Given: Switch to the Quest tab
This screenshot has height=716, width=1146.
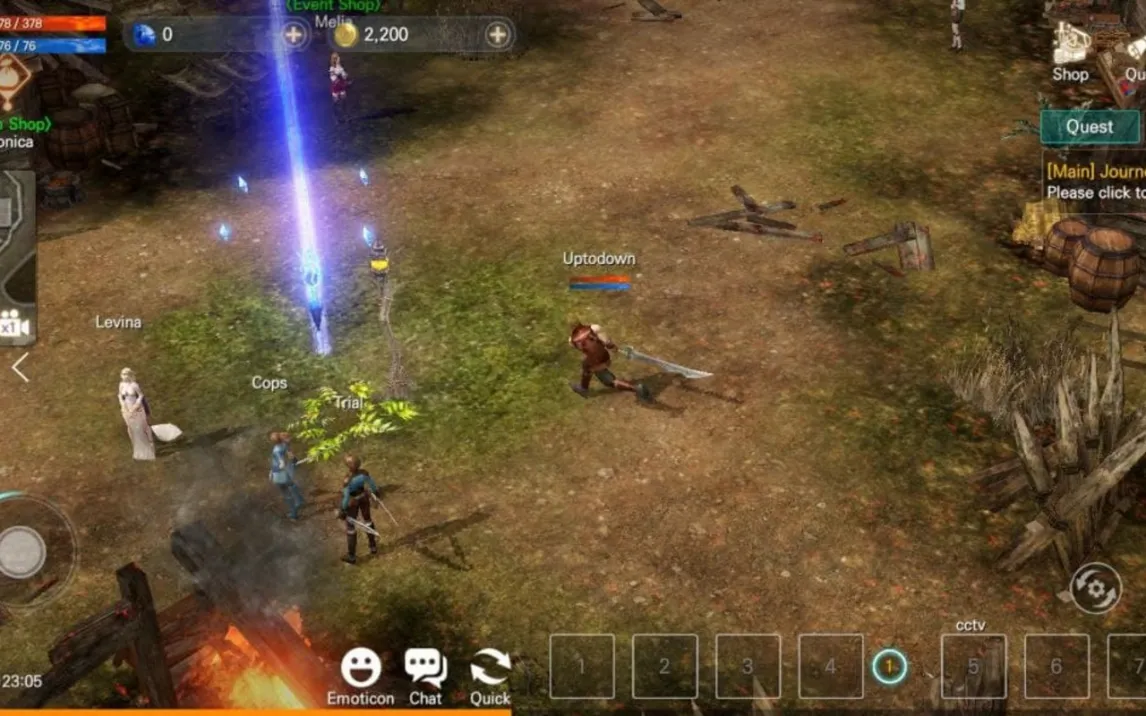Looking at the screenshot, I should 1089,127.
